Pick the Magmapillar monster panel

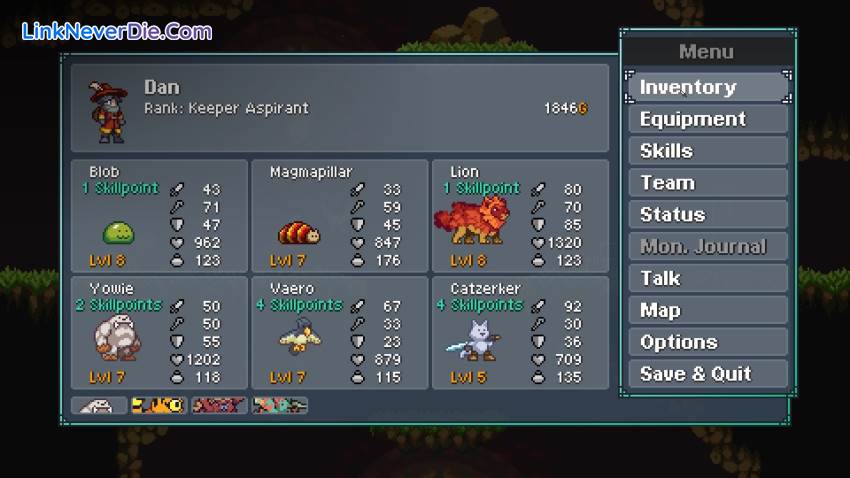339,216
